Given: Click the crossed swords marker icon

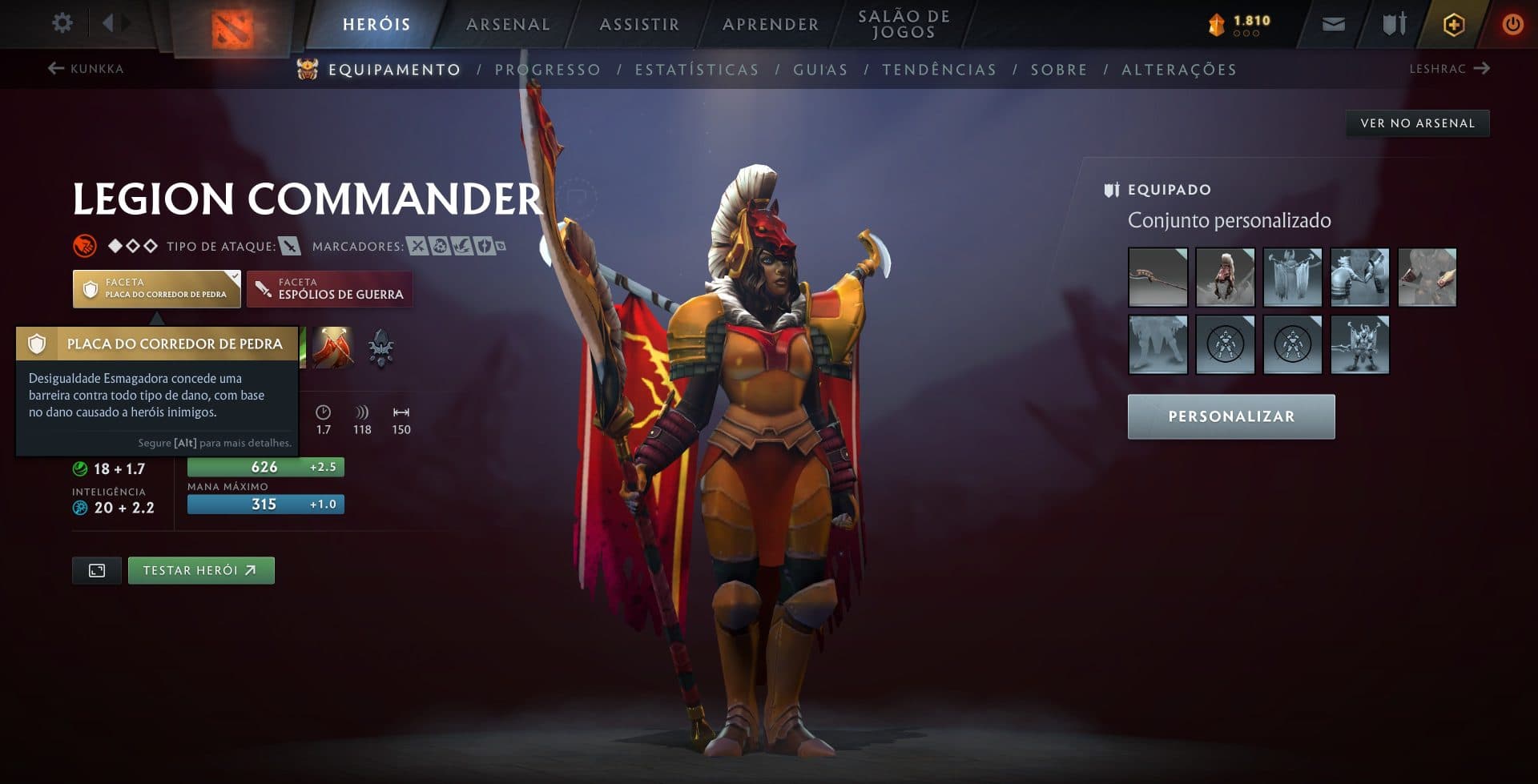Looking at the screenshot, I should coord(417,246).
